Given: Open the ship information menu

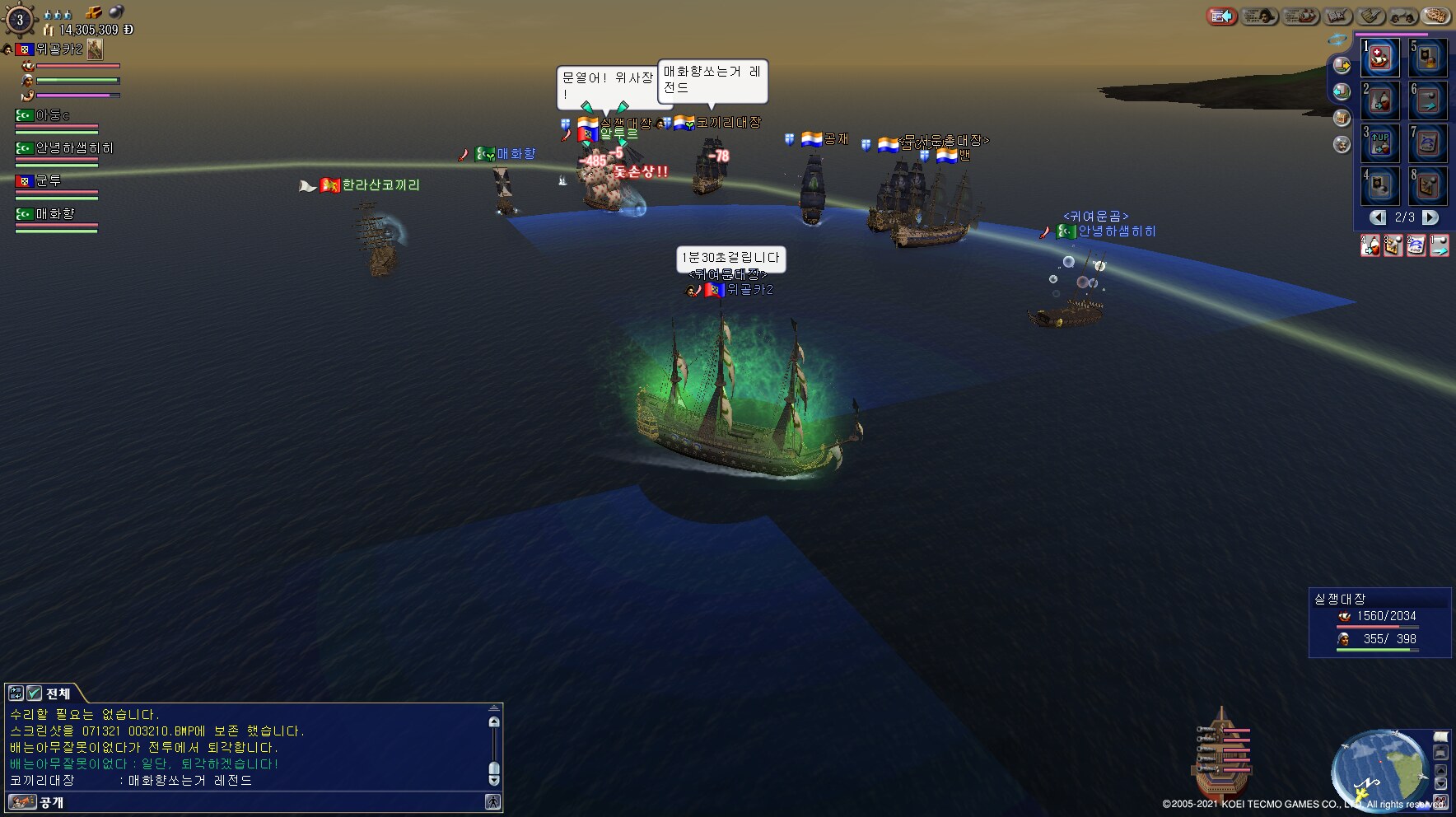Looking at the screenshot, I should pyautogui.click(x=1301, y=16).
